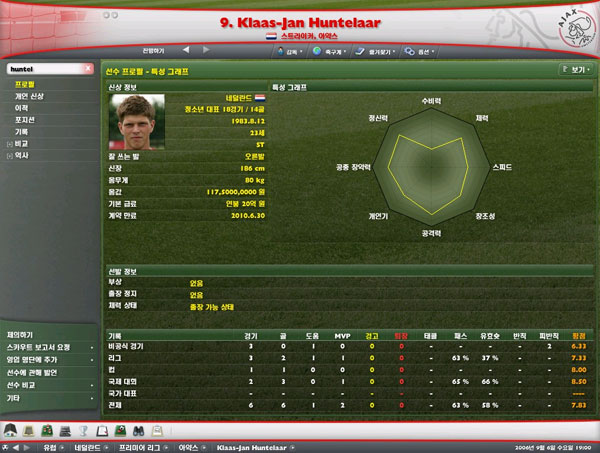The height and width of the screenshot is (453, 600).
Task: Open 개인 신상 personal details section
Action: pos(30,96)
